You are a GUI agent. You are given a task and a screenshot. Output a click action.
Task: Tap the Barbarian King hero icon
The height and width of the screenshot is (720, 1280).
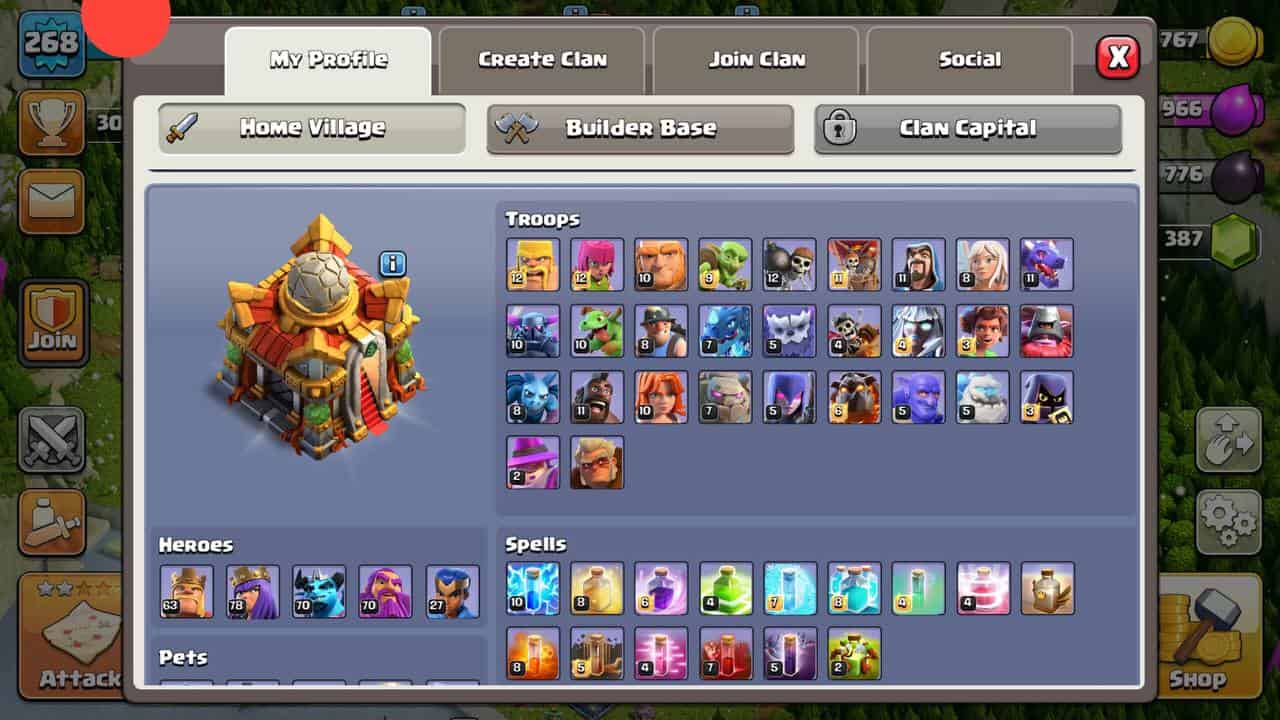pos(186,591)
